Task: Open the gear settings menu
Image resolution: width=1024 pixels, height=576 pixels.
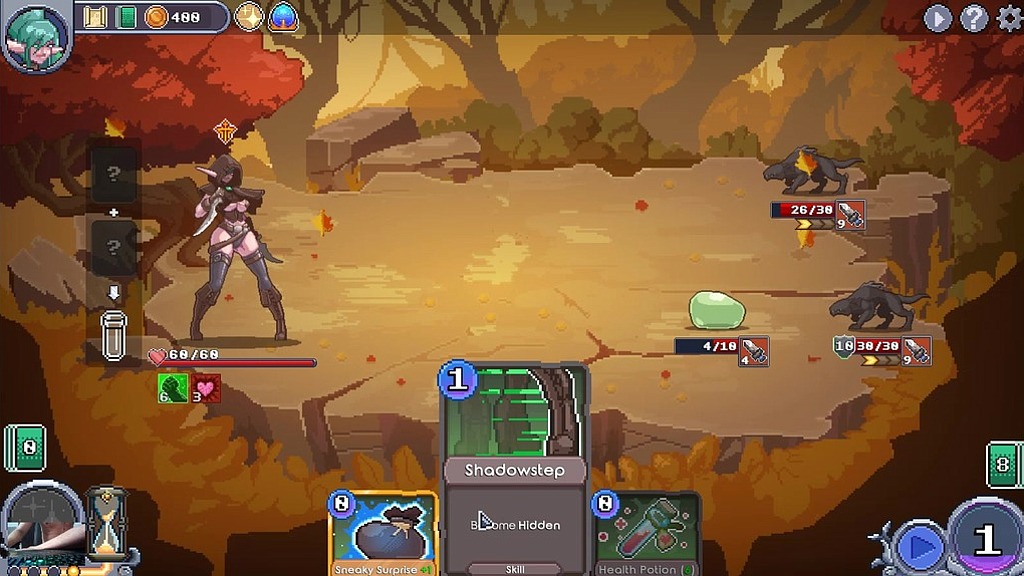Action: [1008, 18]
